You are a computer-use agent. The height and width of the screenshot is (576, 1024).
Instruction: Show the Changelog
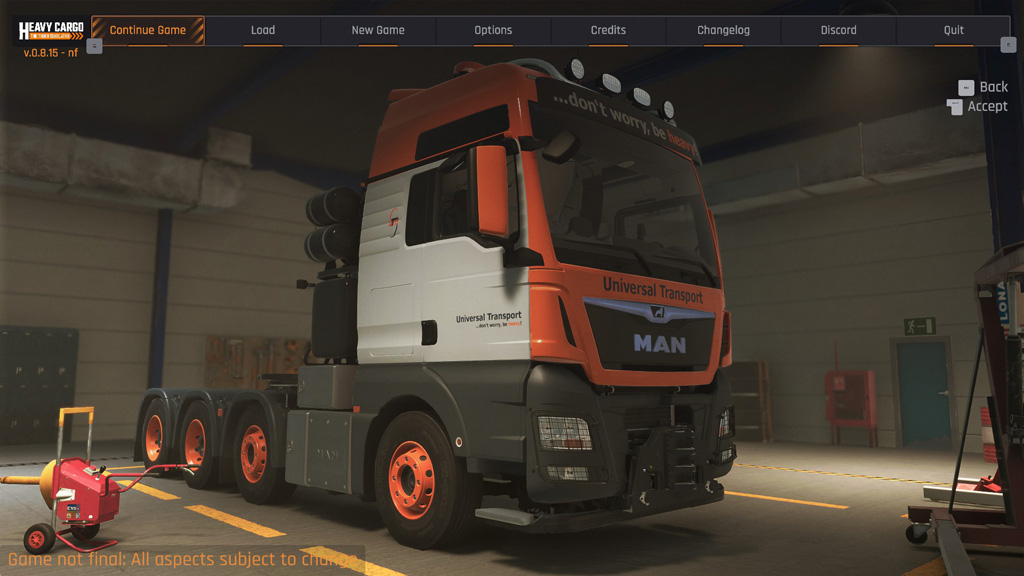pyautogui.click(x=723, y=30)
